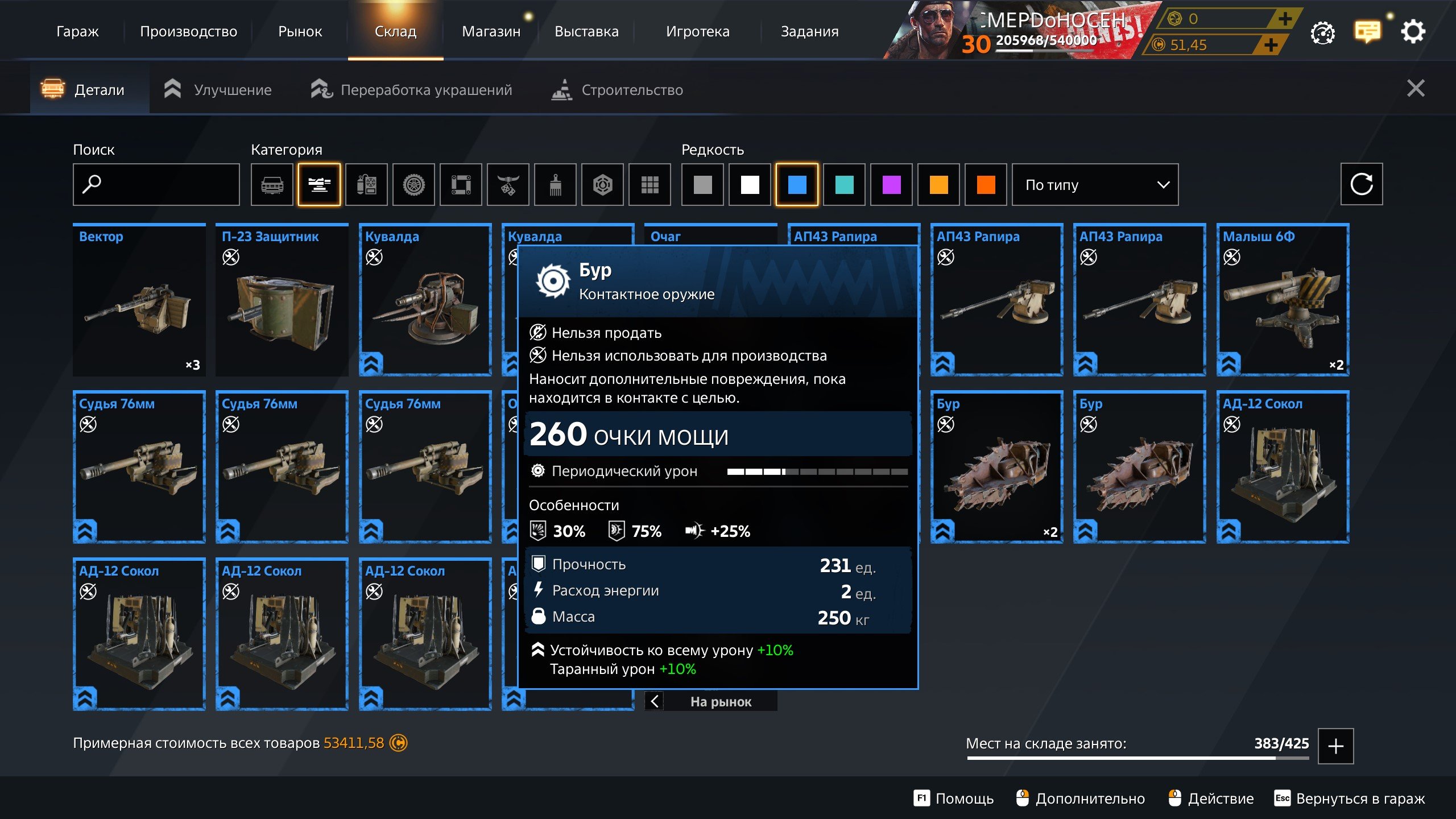Open game settings via the gear icon
1456x819 pixels.
(1413, 32)
